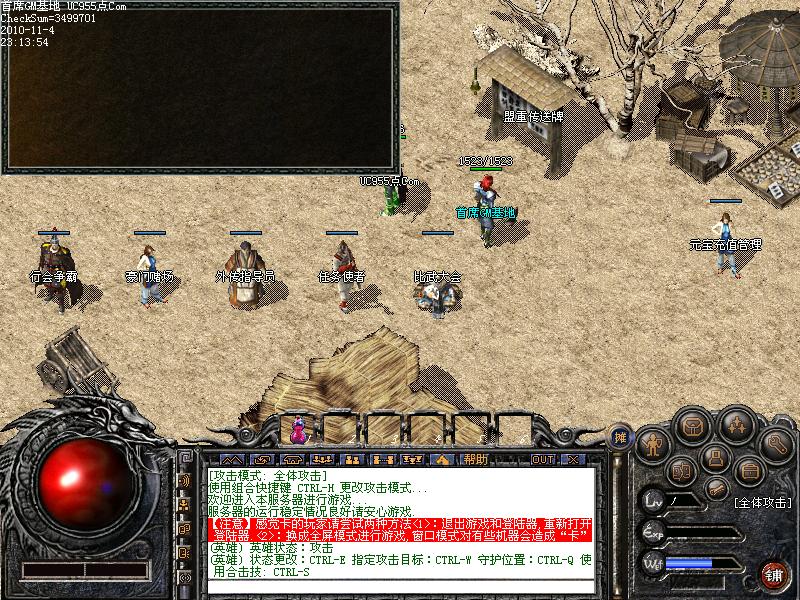Open the 帮助 help button
800x600 pixels.
475,459
